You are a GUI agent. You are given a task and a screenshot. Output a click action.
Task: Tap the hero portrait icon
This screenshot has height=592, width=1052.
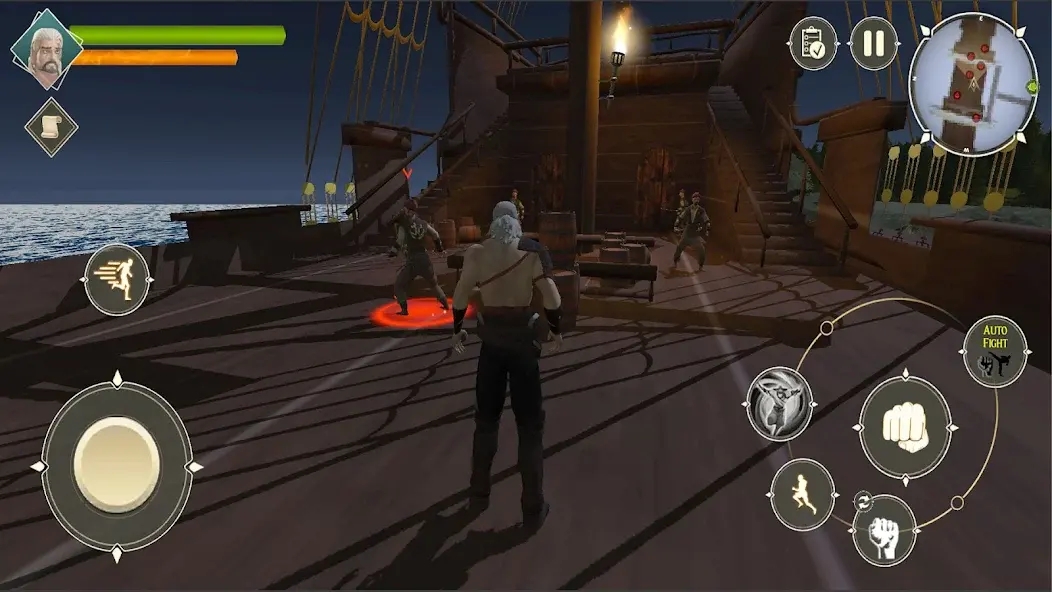pos(47,48)
